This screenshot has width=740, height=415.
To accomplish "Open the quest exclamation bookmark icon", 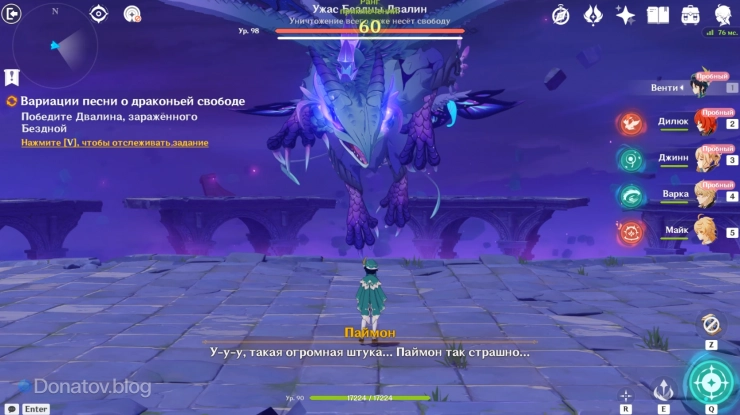I will [x=11, y=76].
